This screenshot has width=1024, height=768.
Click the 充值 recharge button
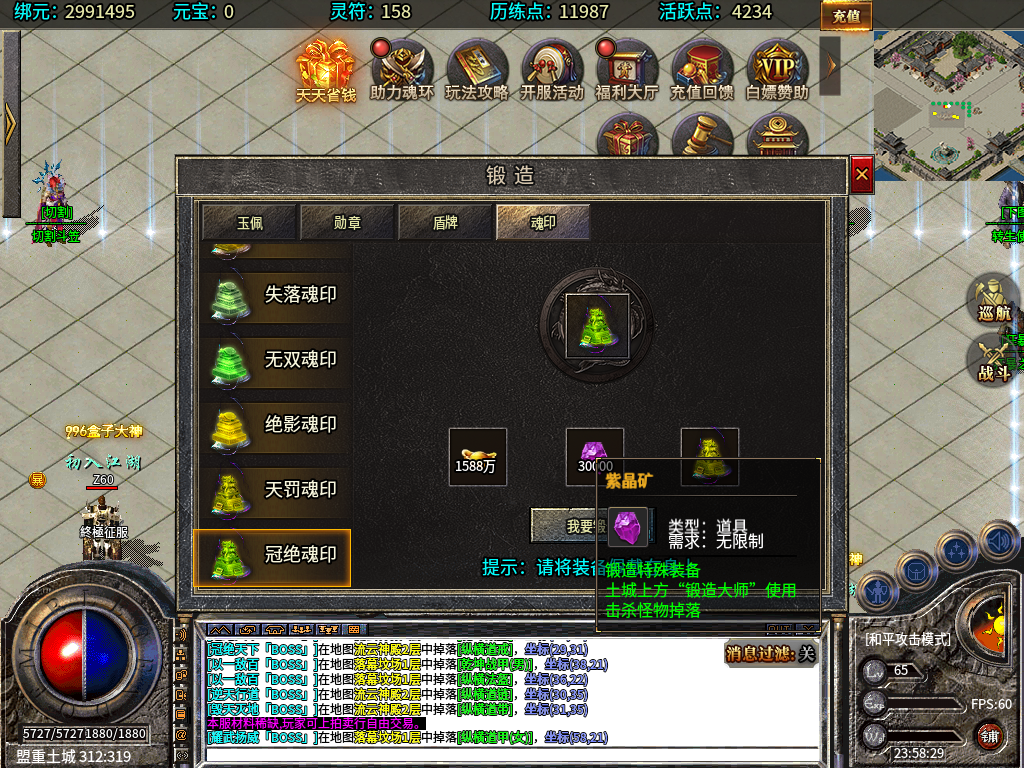(x=846, y=16)
